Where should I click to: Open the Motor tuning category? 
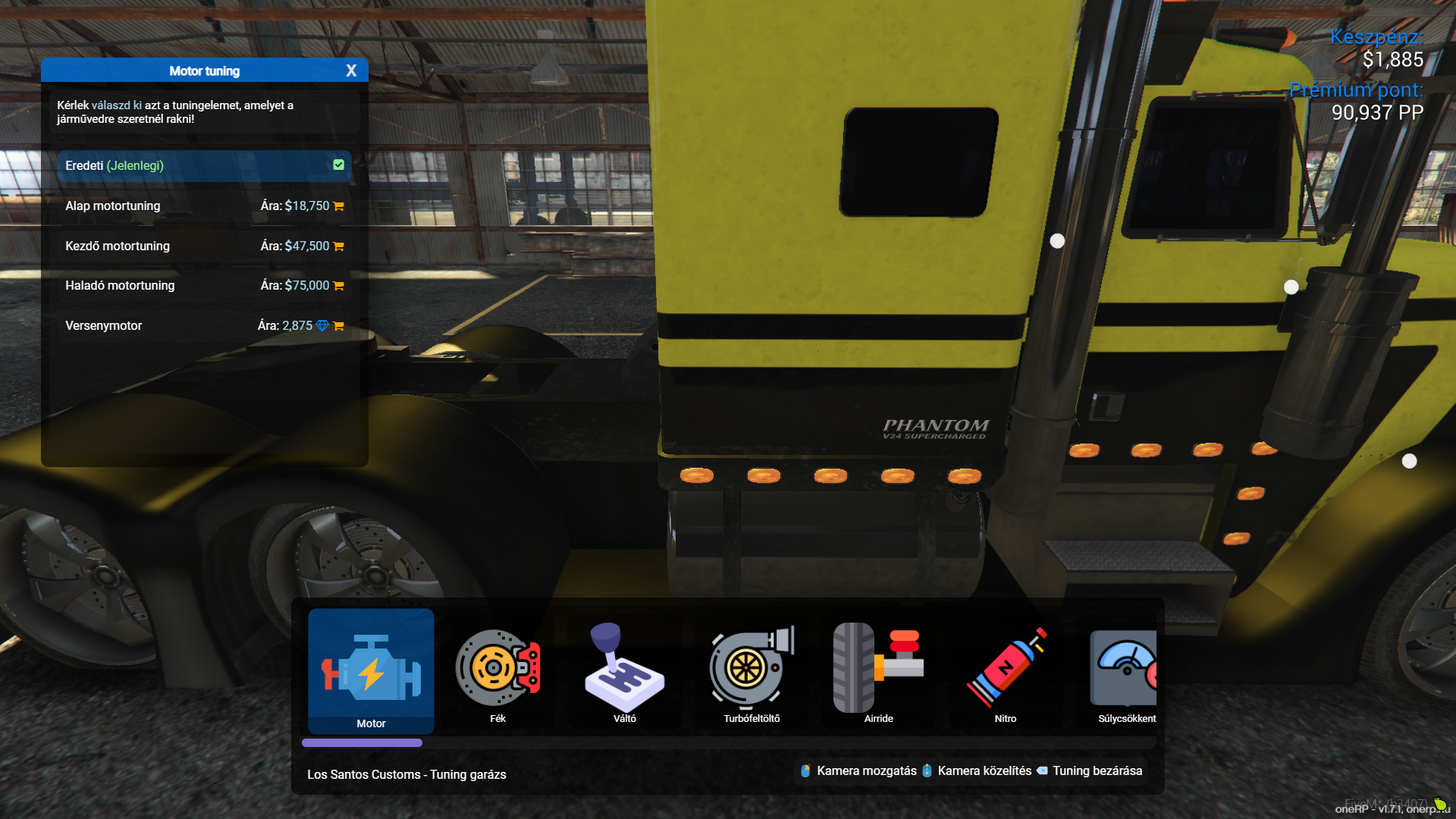pos(371,671)
